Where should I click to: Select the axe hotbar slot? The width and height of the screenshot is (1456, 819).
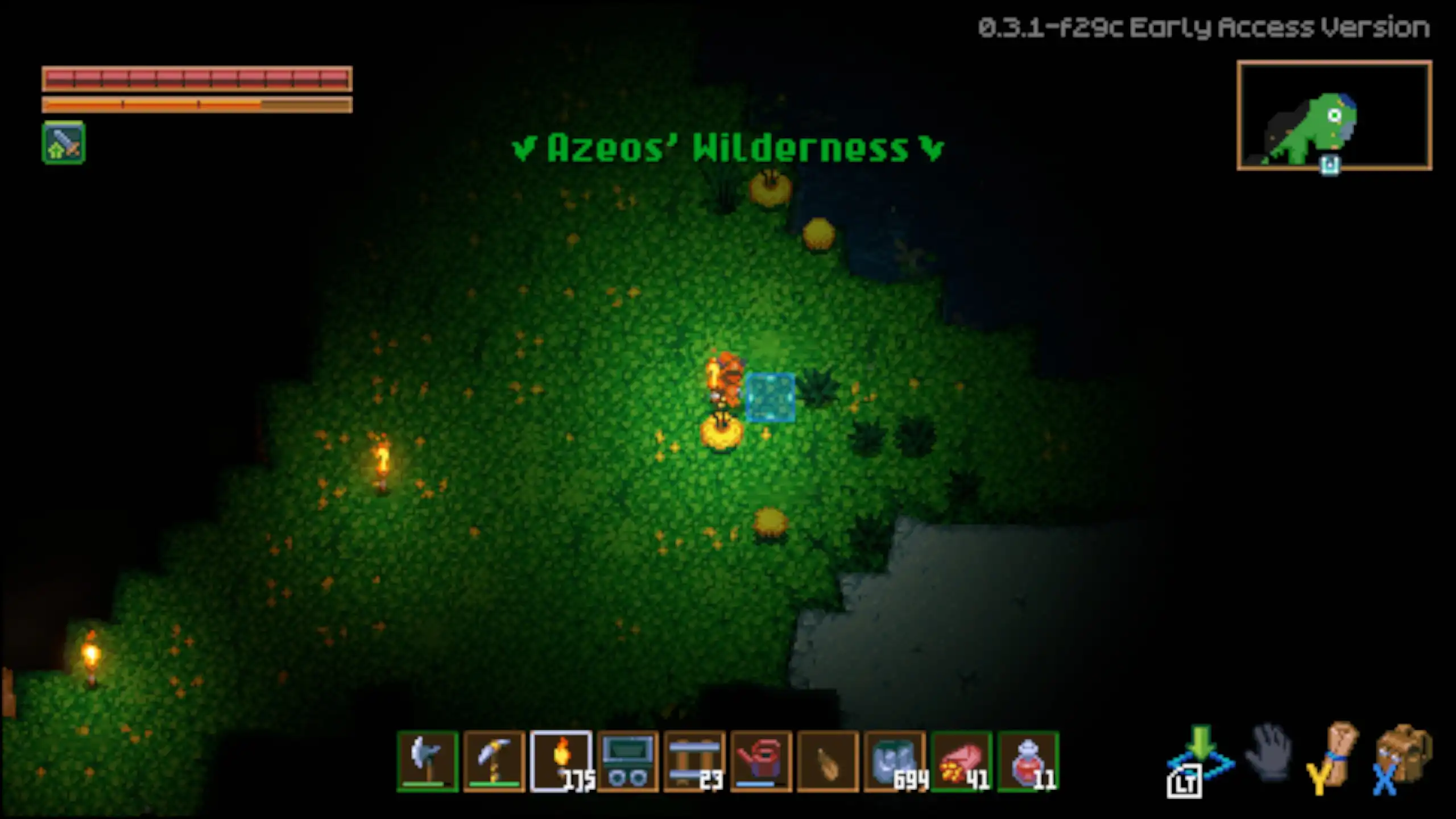tap(428, 761)
